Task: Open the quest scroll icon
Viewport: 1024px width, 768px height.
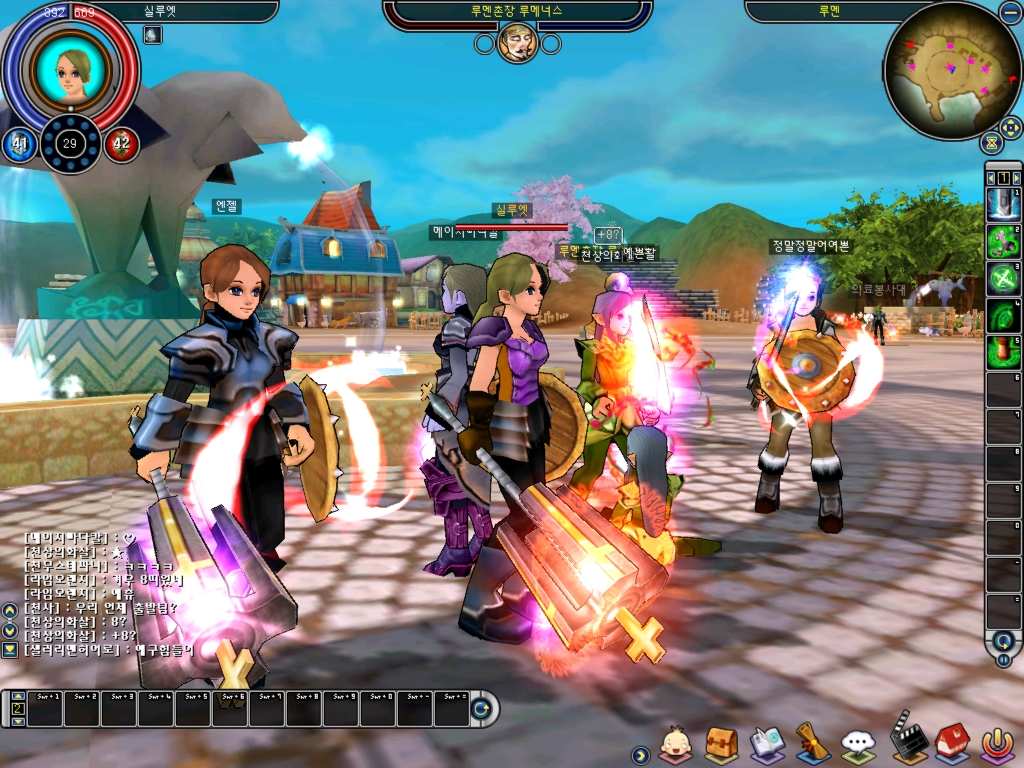Action: click(x=811, y=743)
